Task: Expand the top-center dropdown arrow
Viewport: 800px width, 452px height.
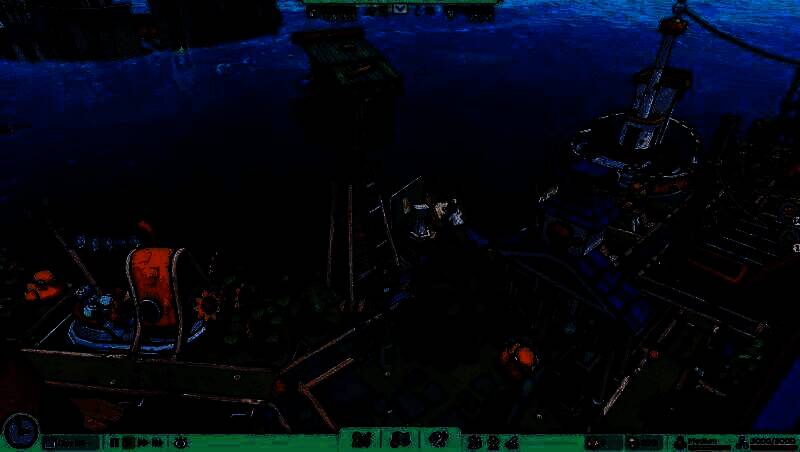Action: point(400,9)
